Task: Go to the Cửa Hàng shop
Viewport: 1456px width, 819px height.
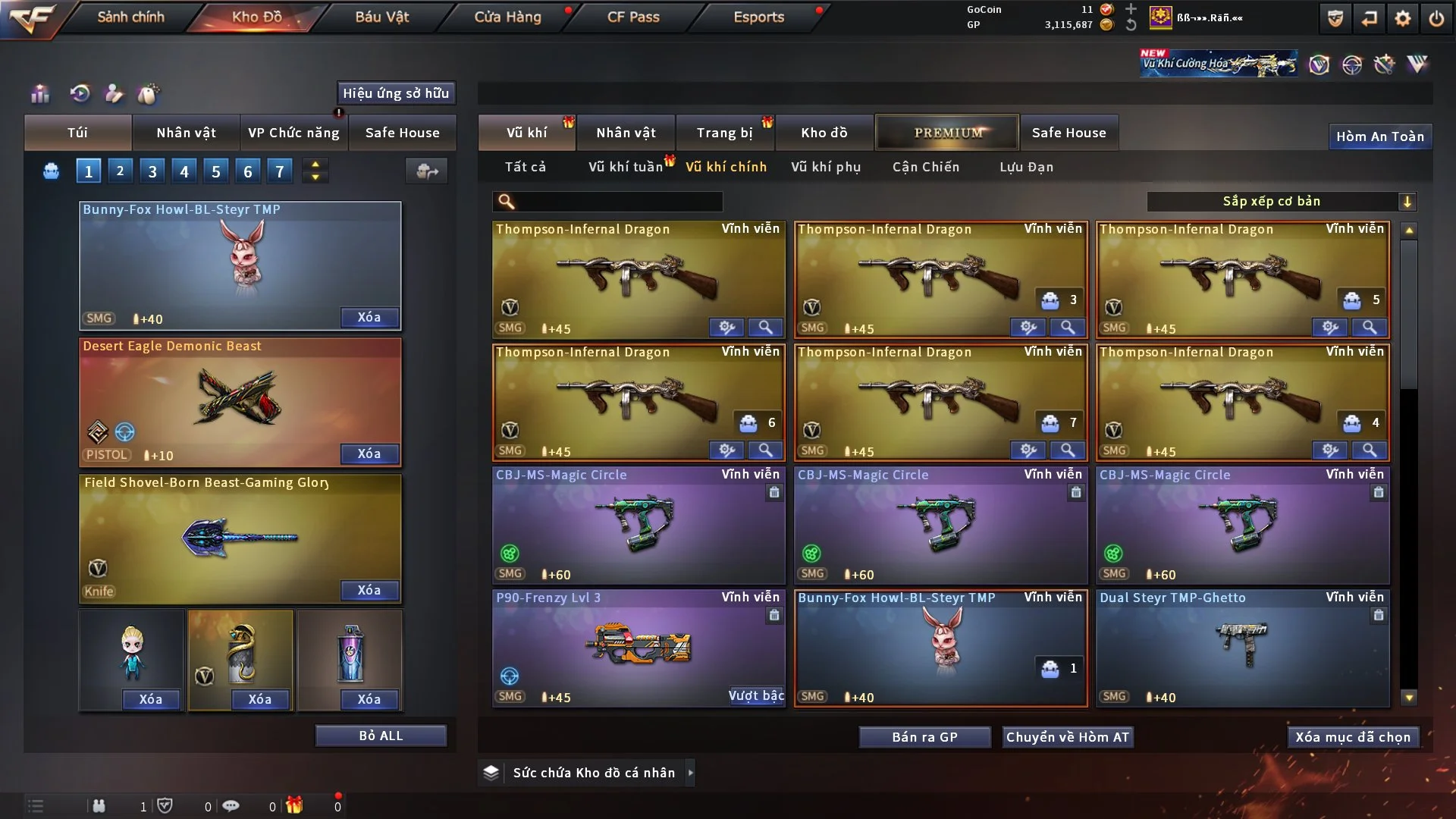Action: click(x=507, y=17)
